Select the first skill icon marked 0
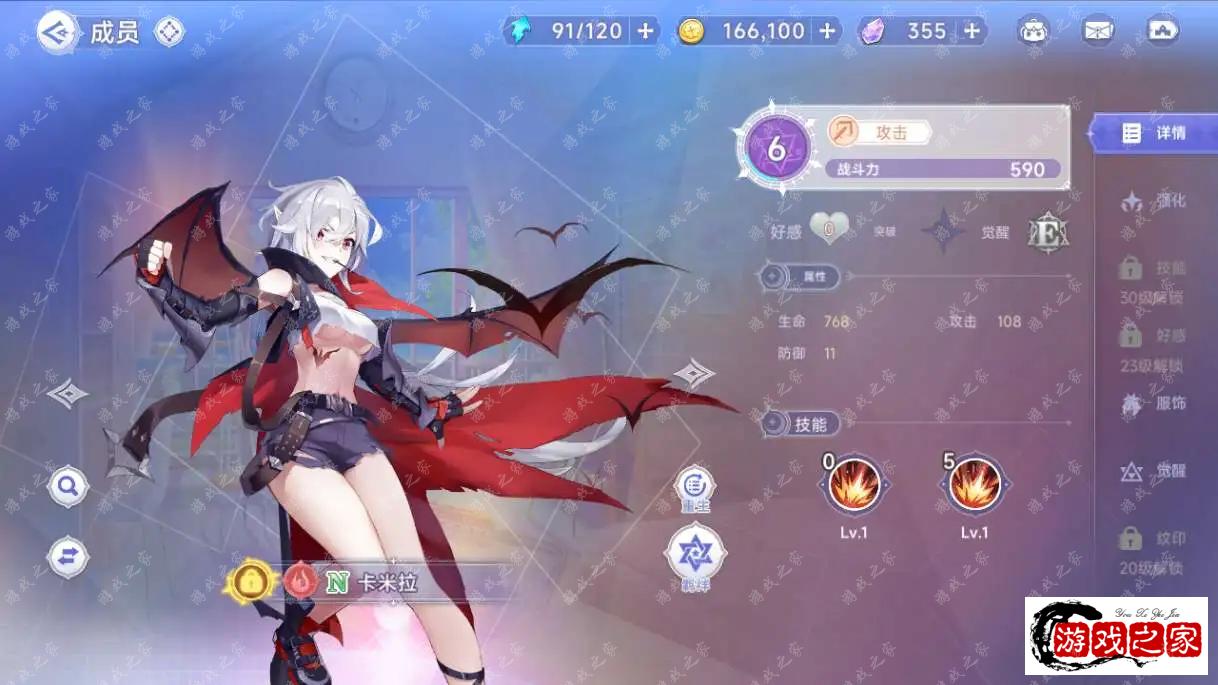 (853, 485)
